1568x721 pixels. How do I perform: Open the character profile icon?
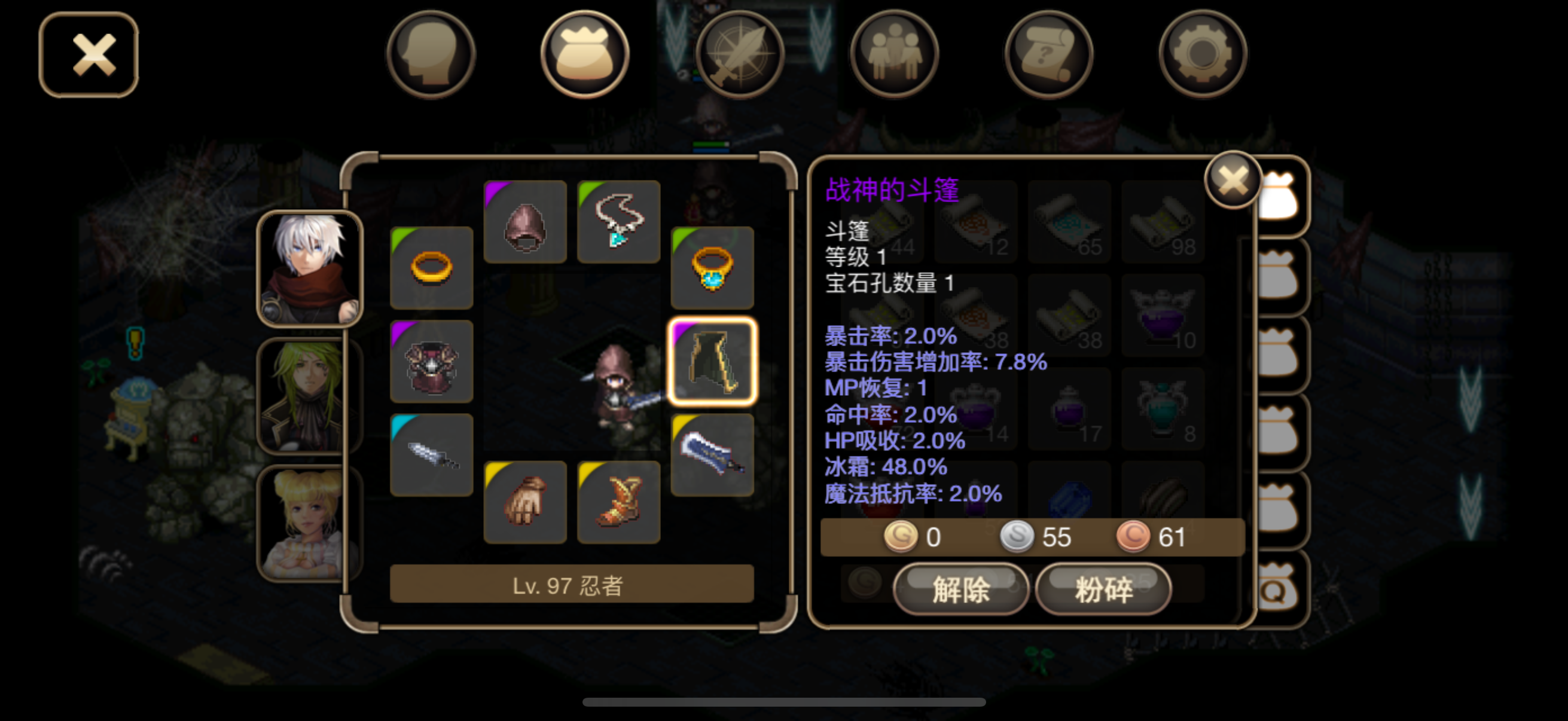(x=431, y=54)
